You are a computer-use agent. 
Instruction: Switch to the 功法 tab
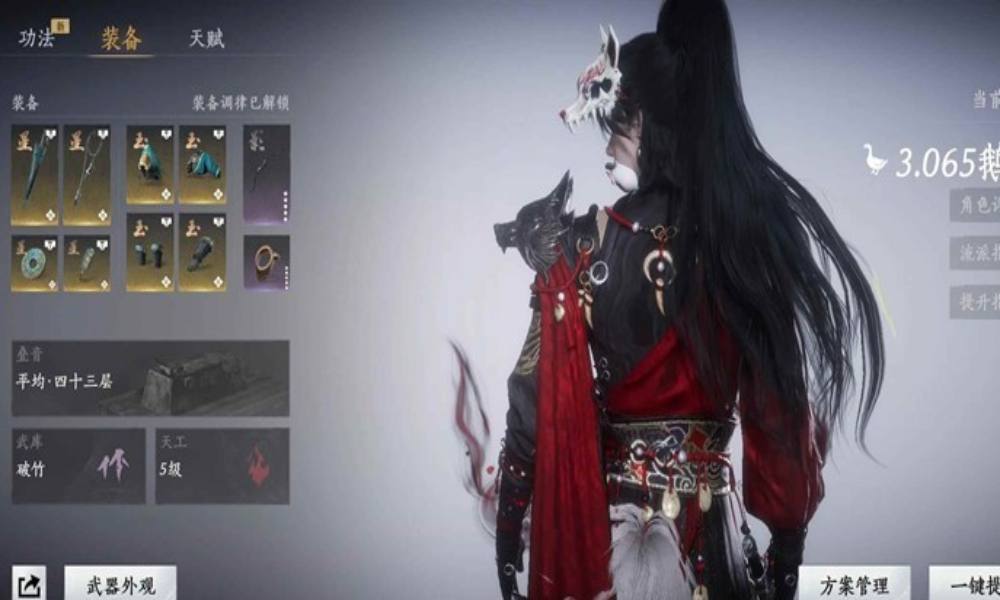(37, 39)
